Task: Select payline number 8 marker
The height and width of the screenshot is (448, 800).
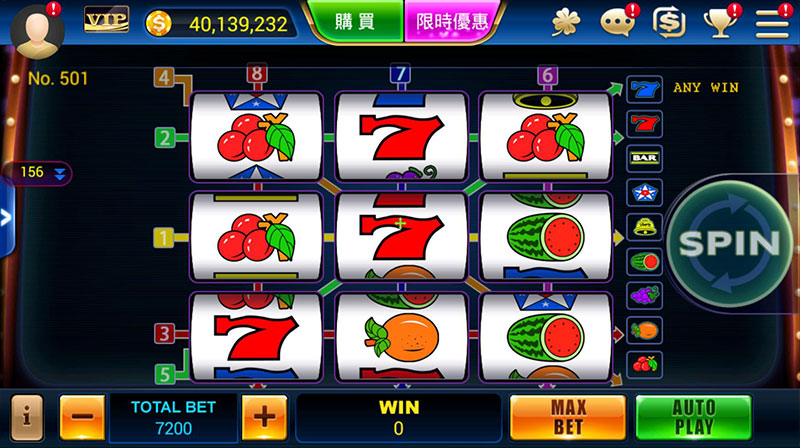Action: (x=258, y=75)
